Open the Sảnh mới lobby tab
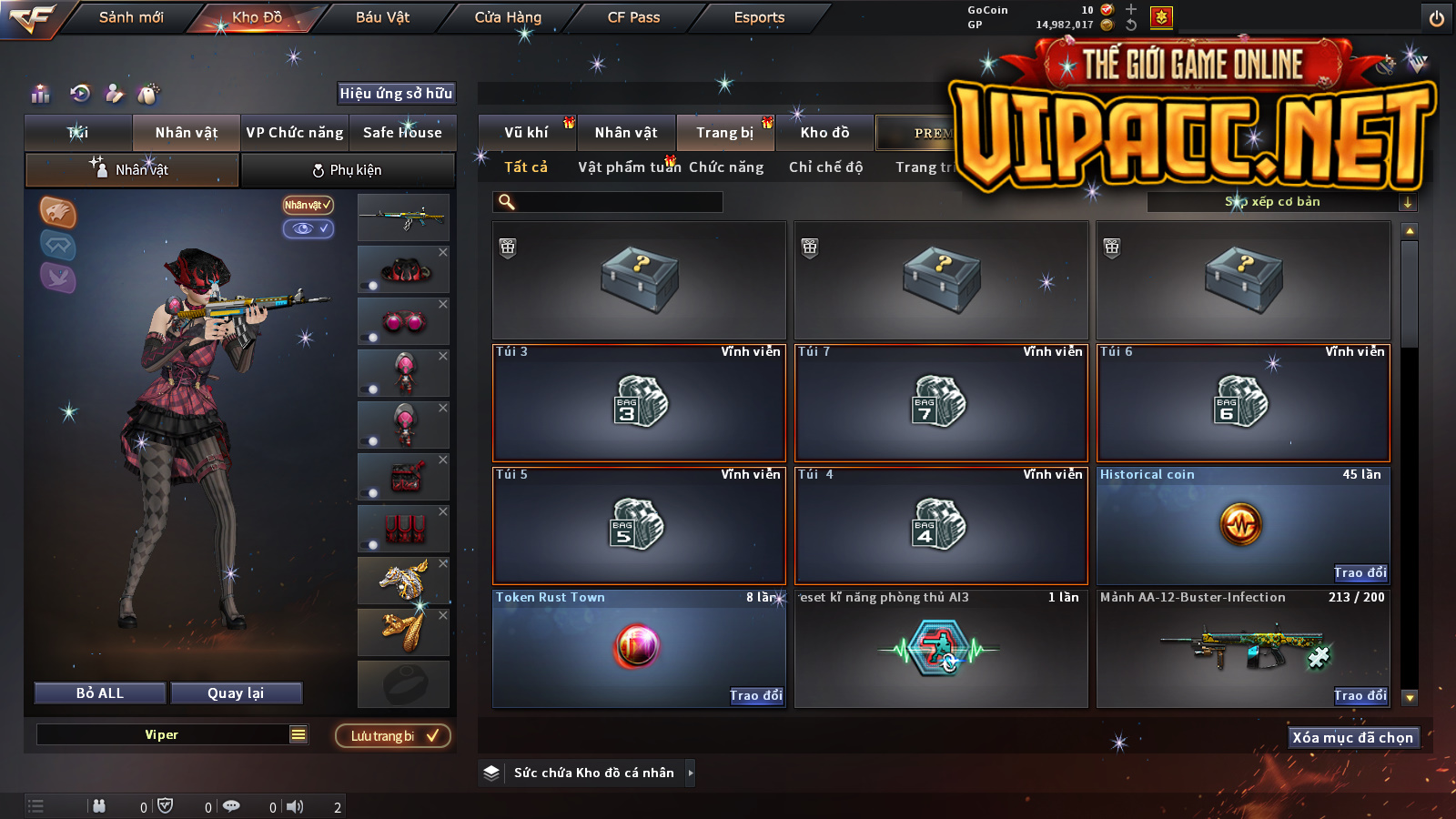1456x819 pixels. click(x=131, y=17)
